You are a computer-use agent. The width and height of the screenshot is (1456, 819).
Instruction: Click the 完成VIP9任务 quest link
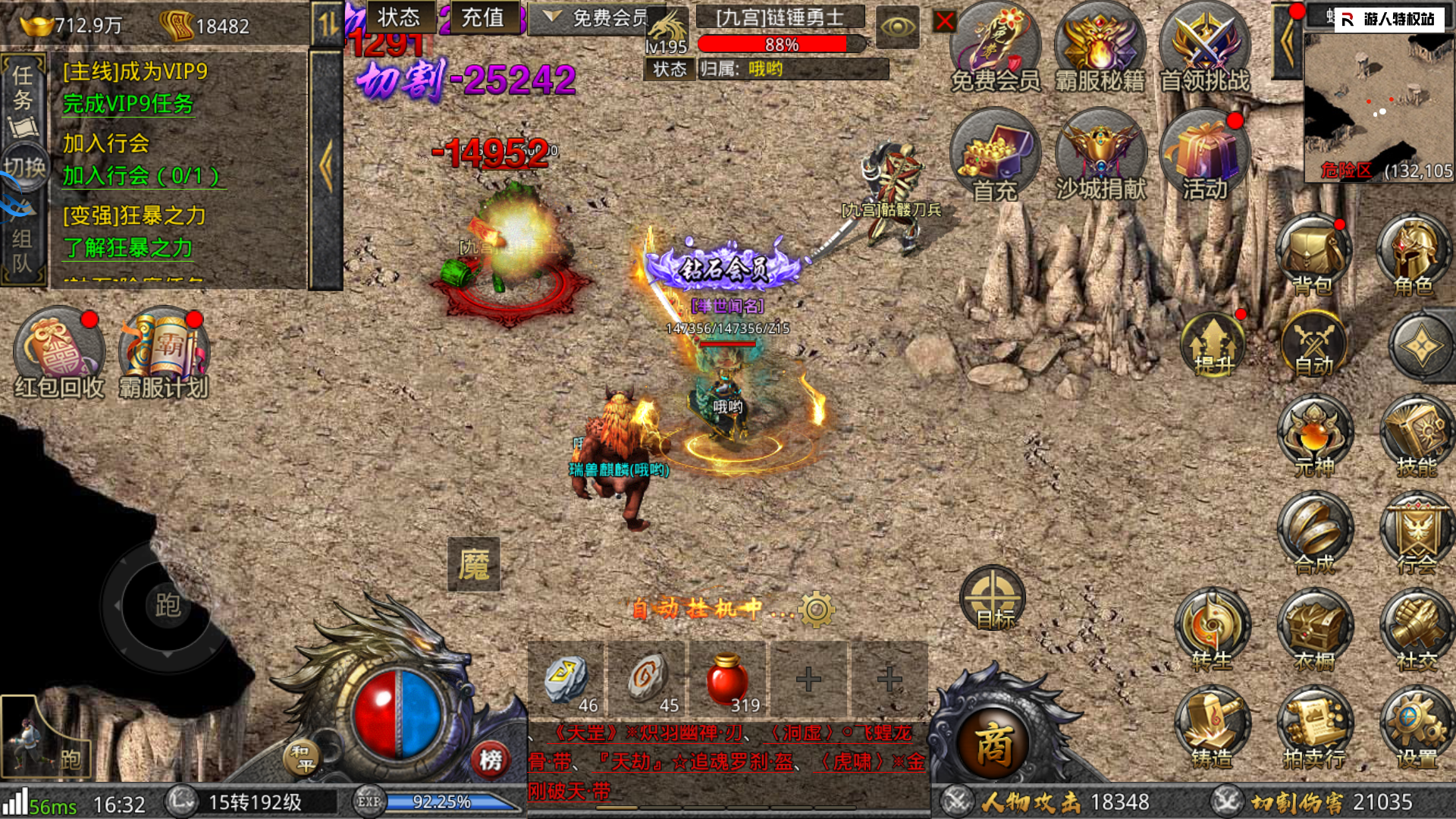(127, 105)
